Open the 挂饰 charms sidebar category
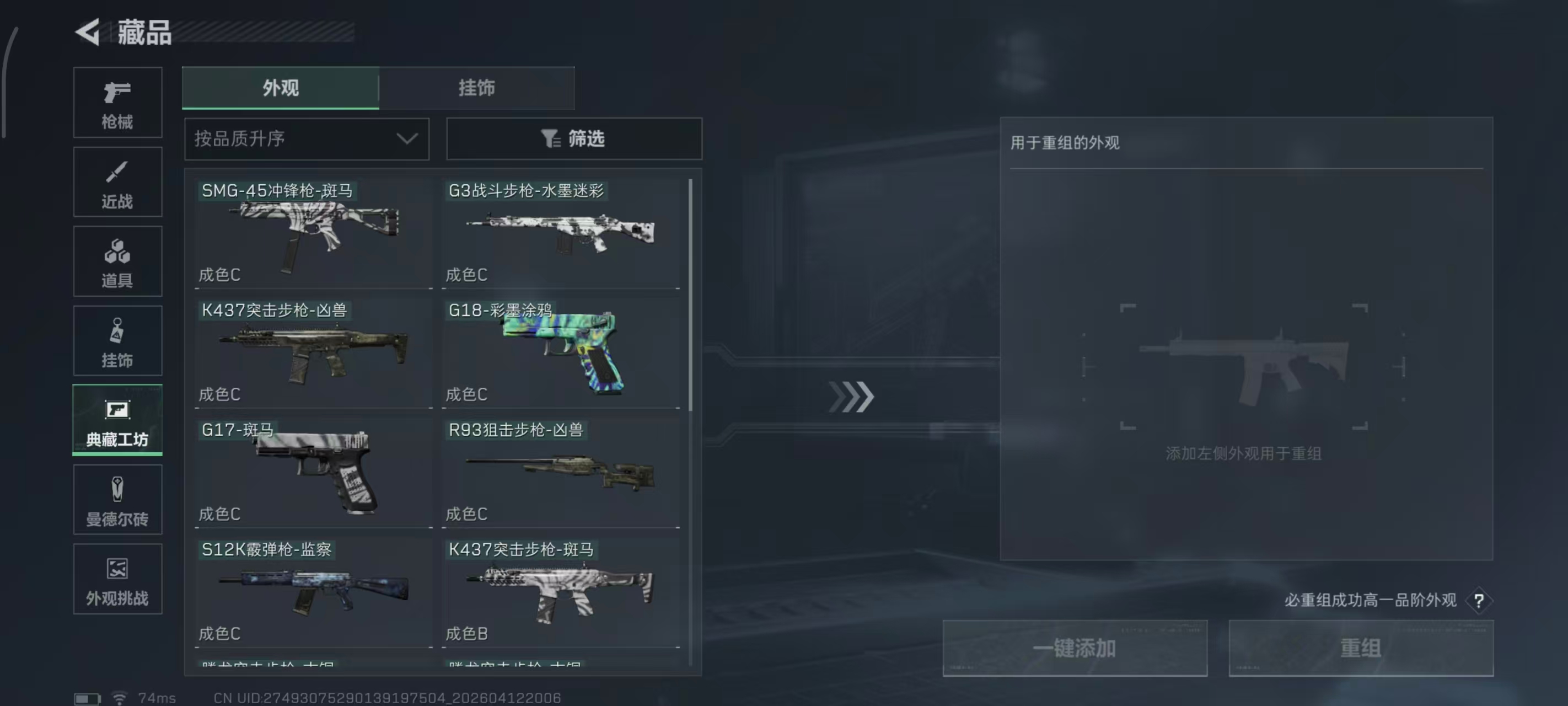 tap(117, 340)
